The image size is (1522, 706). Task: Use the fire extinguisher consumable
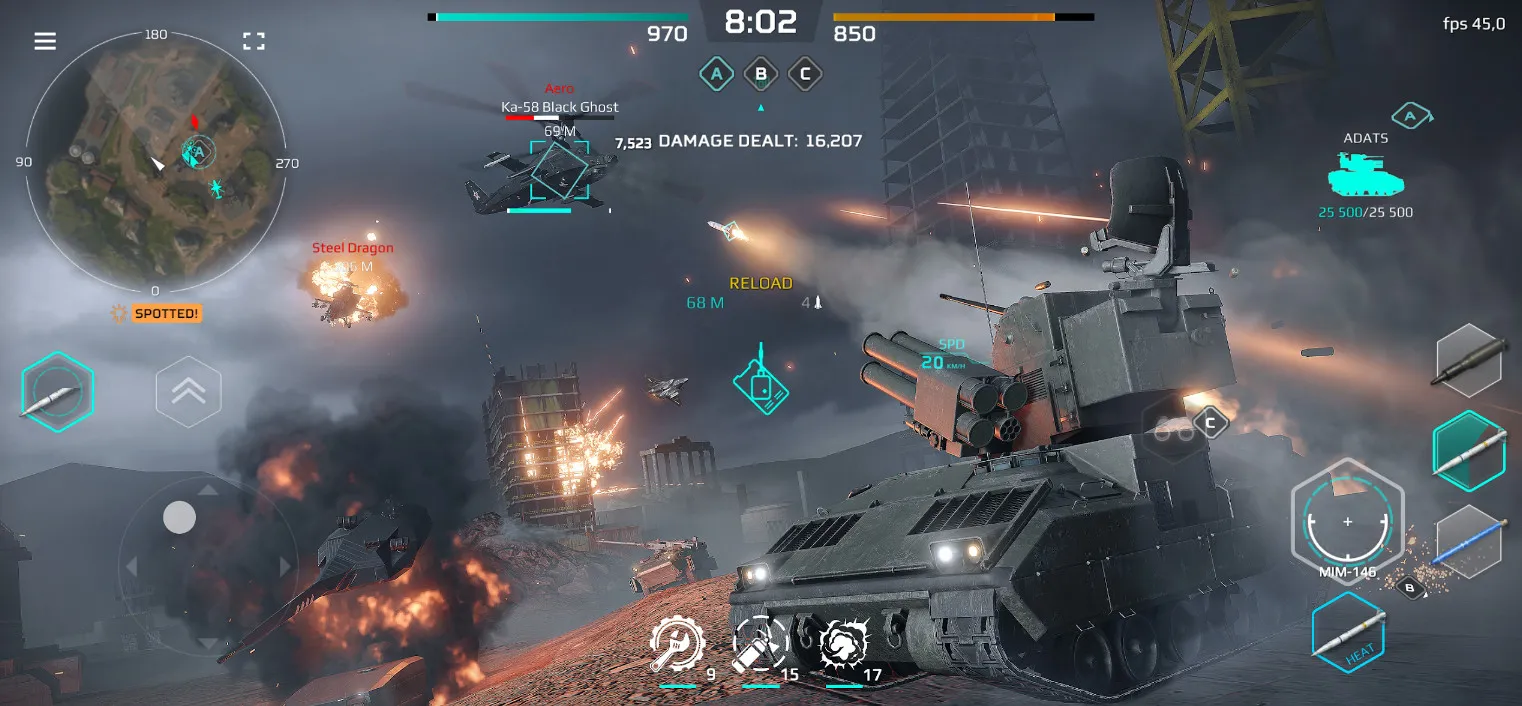coord(761,645)
